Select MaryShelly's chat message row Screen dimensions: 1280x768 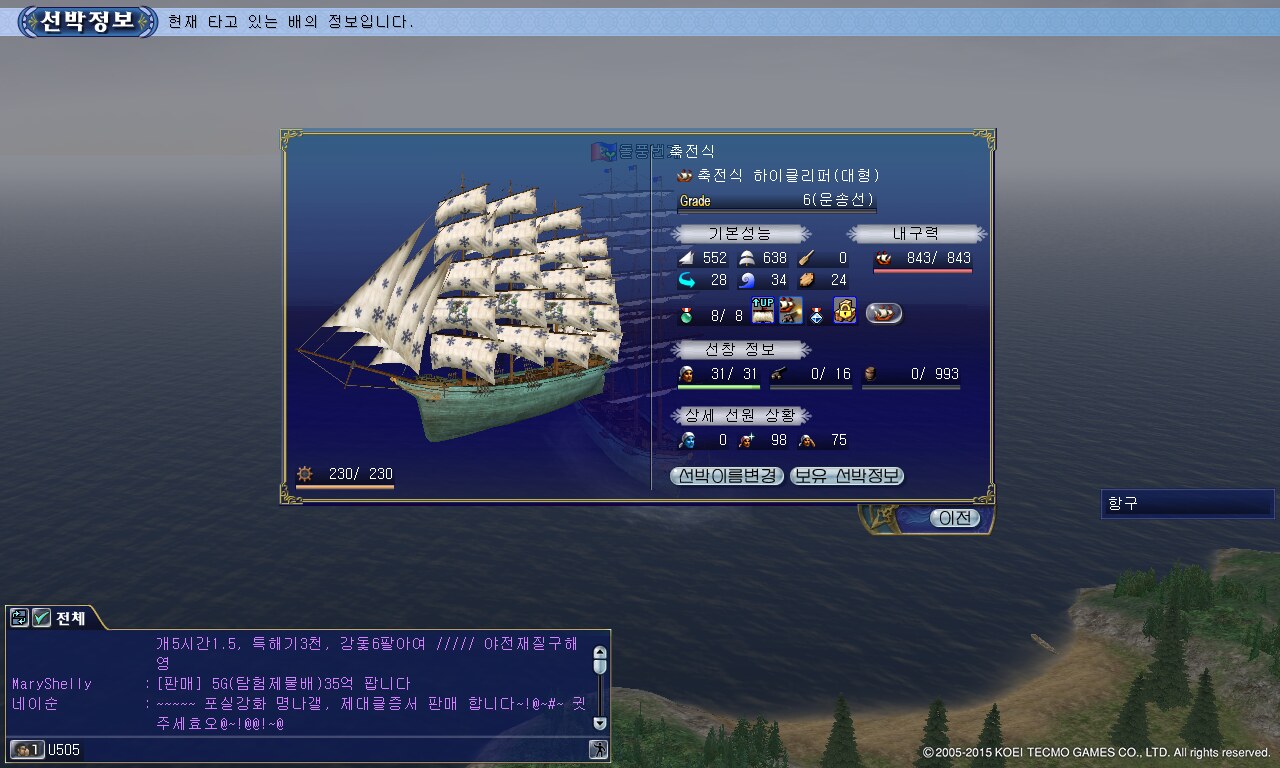tap(300, 684)
